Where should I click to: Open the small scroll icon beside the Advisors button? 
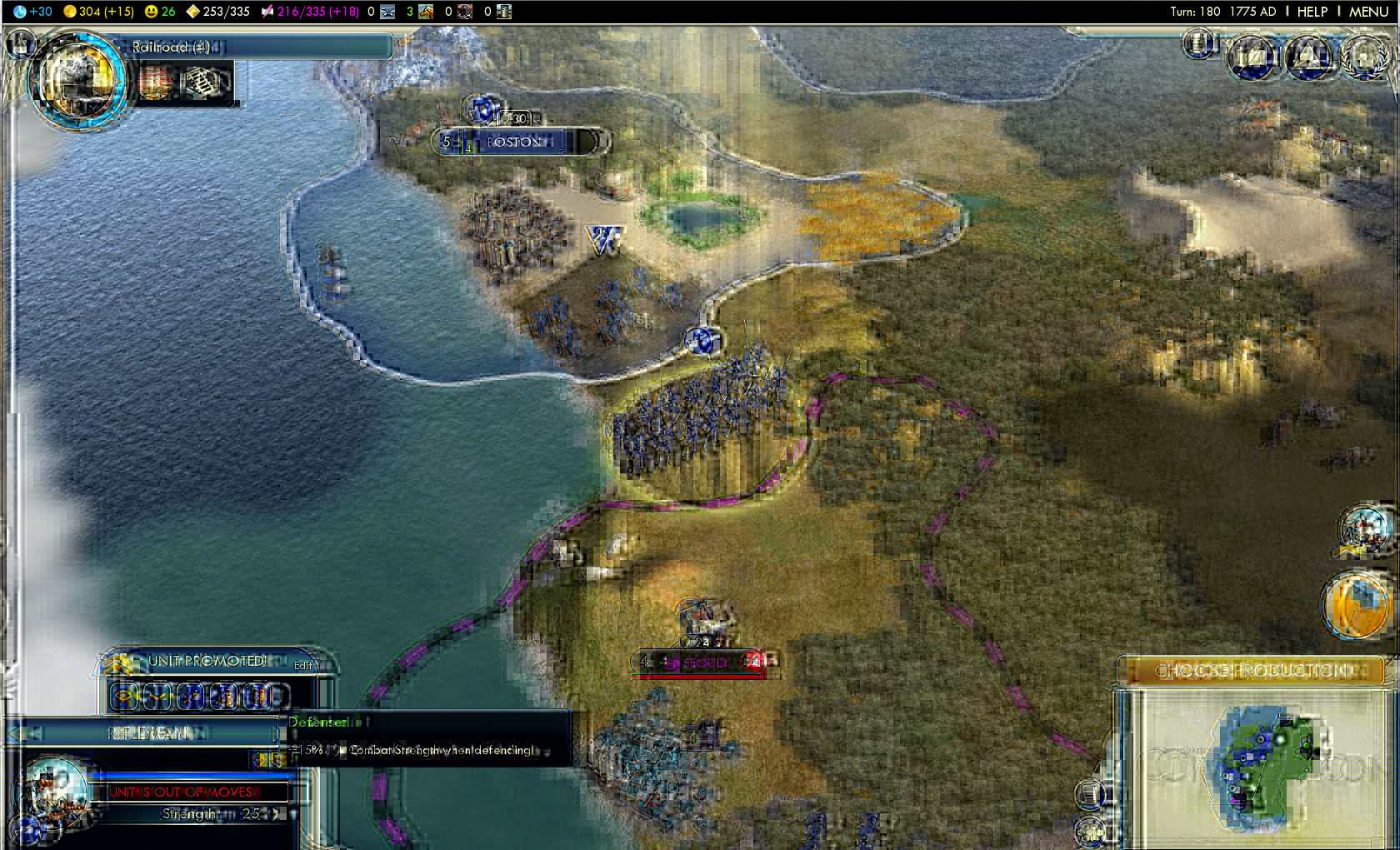(x=1198, y=42)
